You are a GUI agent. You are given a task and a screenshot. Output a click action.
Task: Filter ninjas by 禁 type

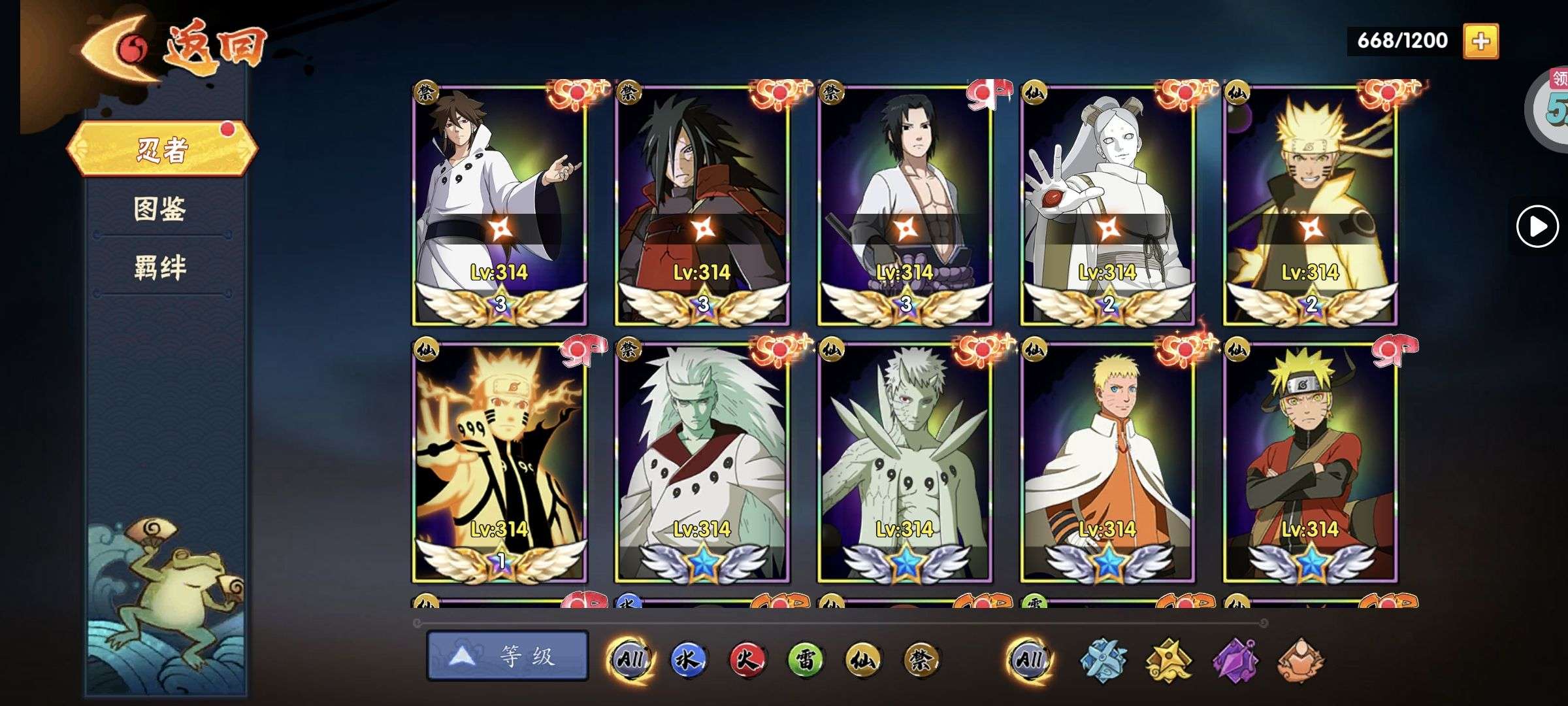click(x=921, y=660)
